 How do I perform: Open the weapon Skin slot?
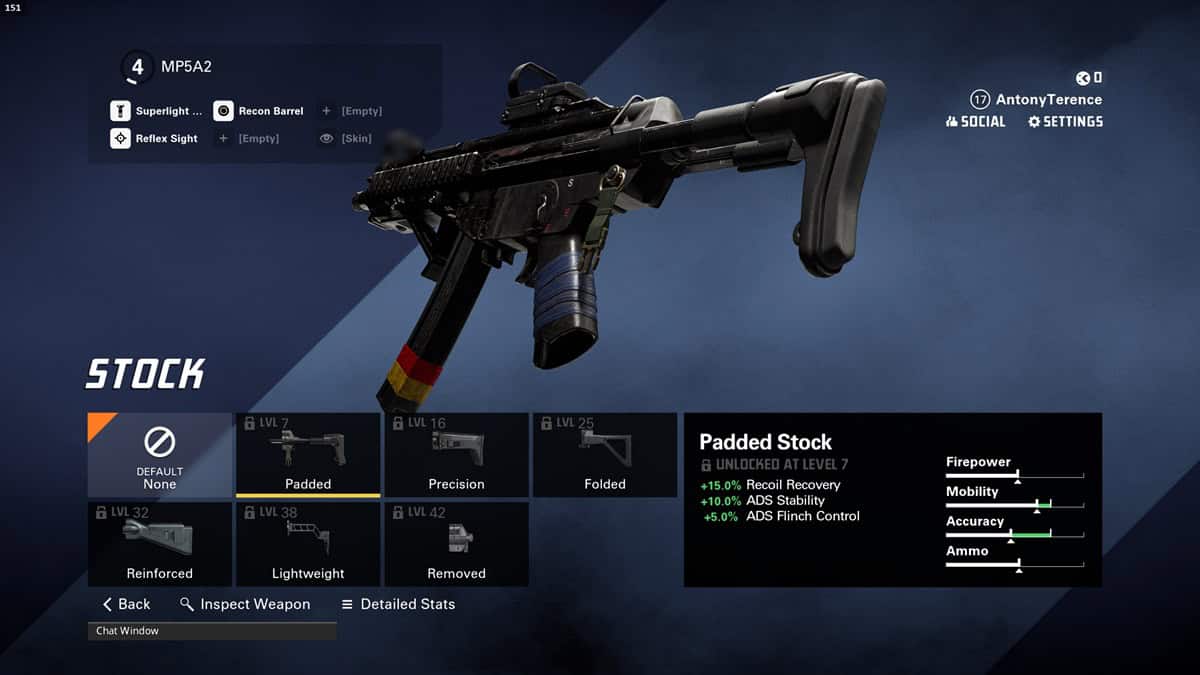[x=346, y=139]
